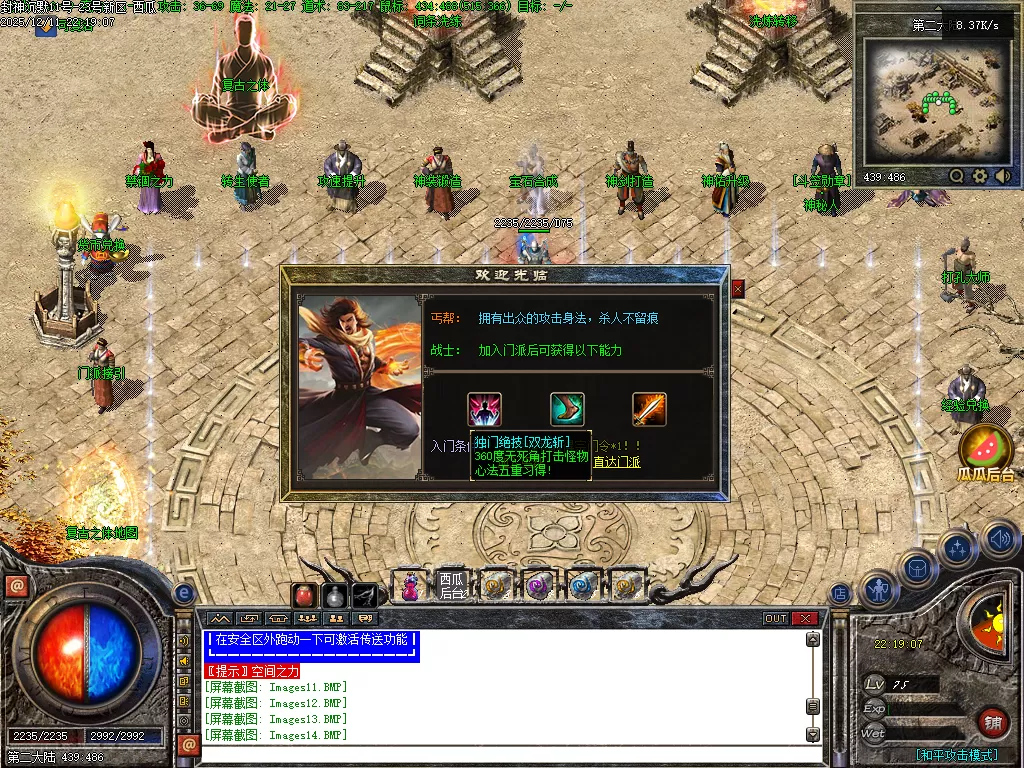Use the red potion in the hotbar
Screen dimensions: 1024x768
click(x=410, y=585)
